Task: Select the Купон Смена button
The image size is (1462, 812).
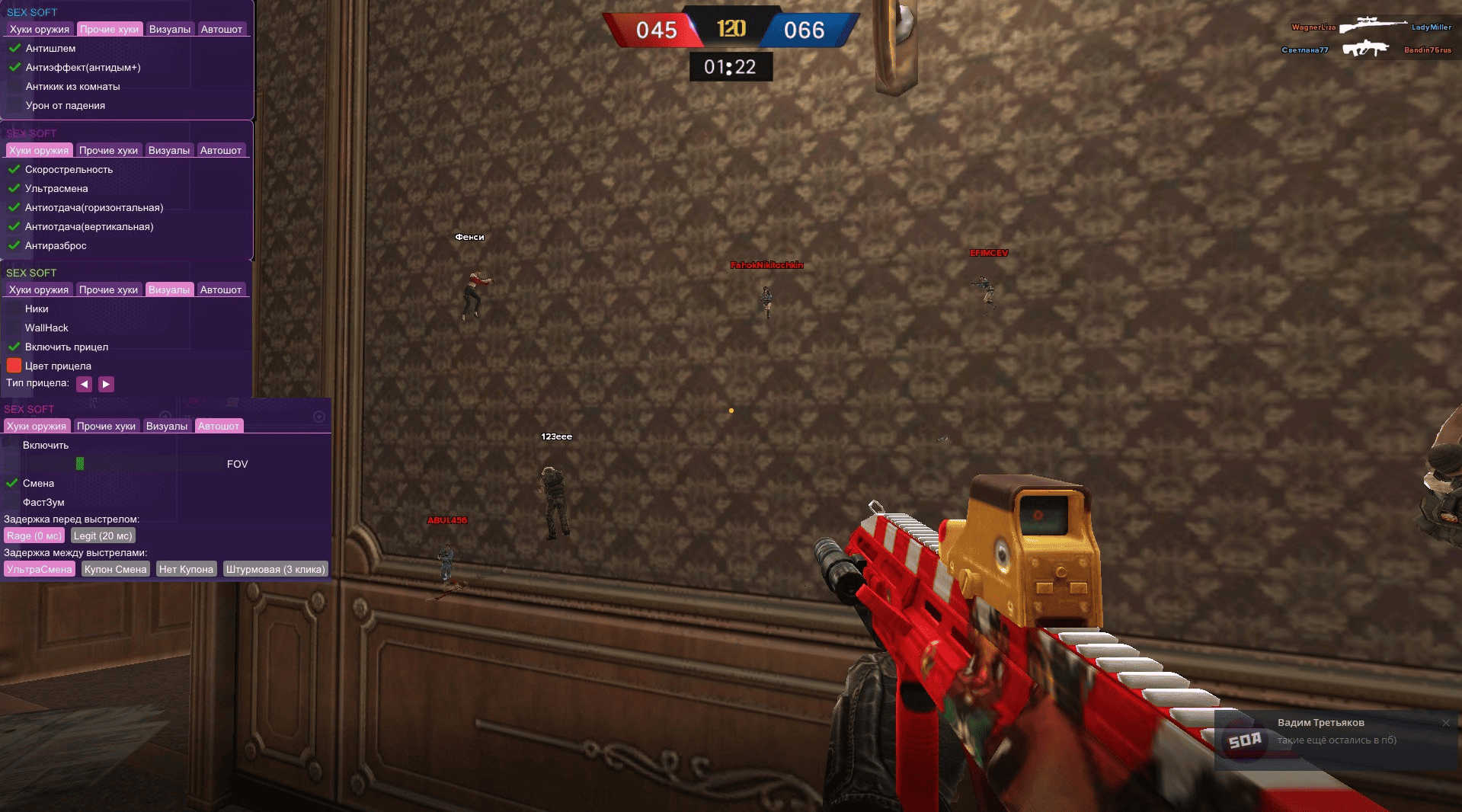Action: [115, 569]
